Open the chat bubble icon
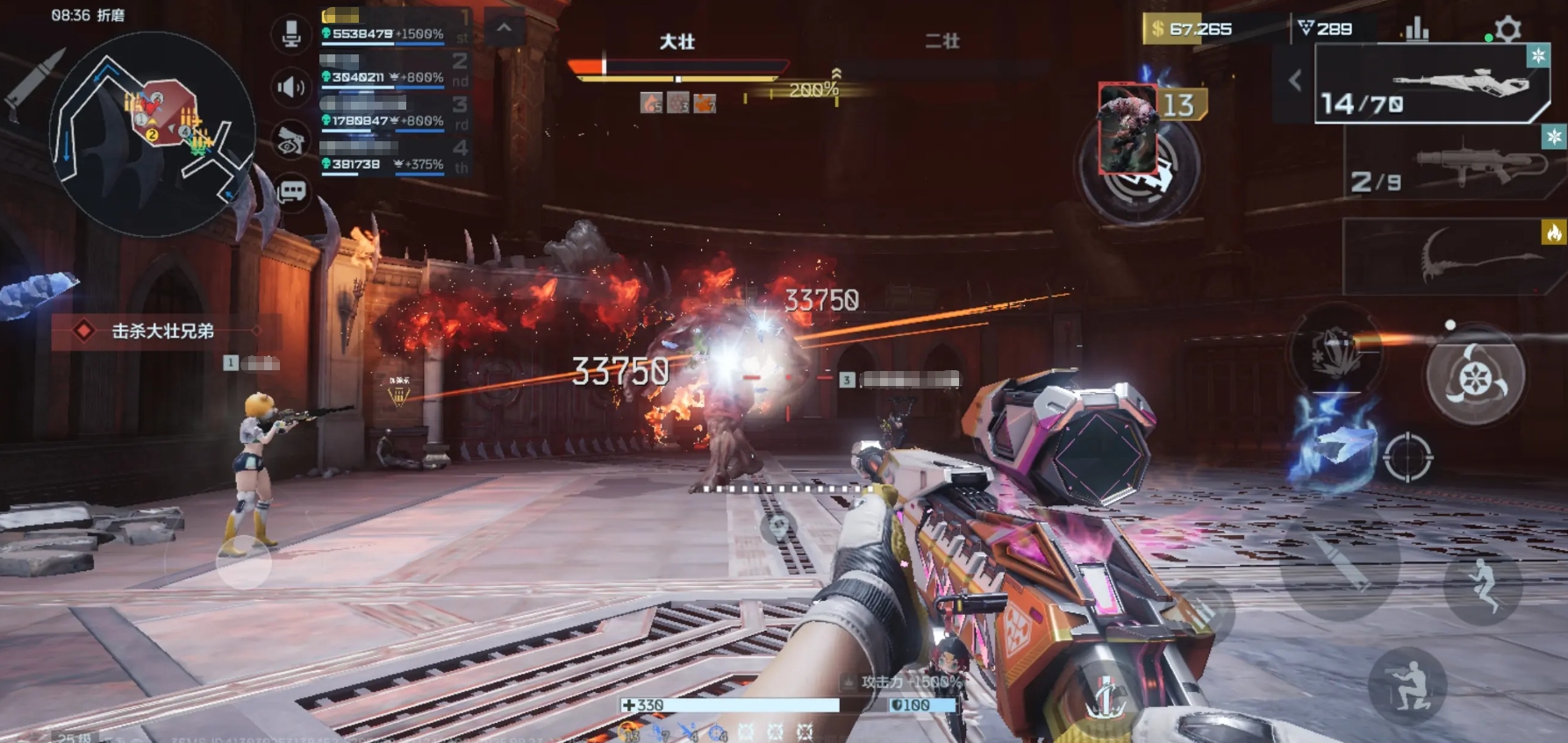 click(x=291, y=190)
